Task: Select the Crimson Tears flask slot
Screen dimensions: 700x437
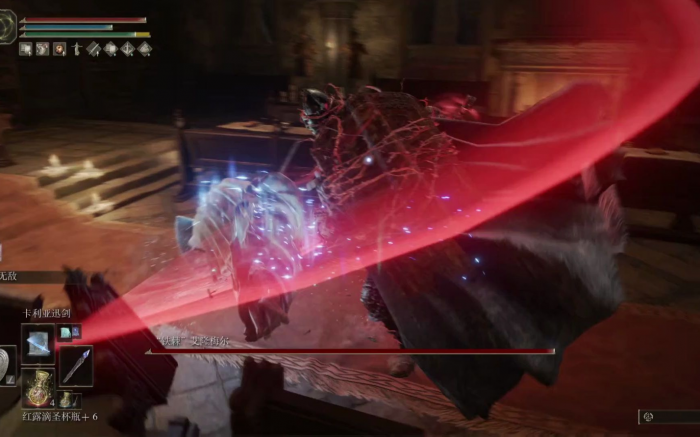Action: [x=38, y=386]
